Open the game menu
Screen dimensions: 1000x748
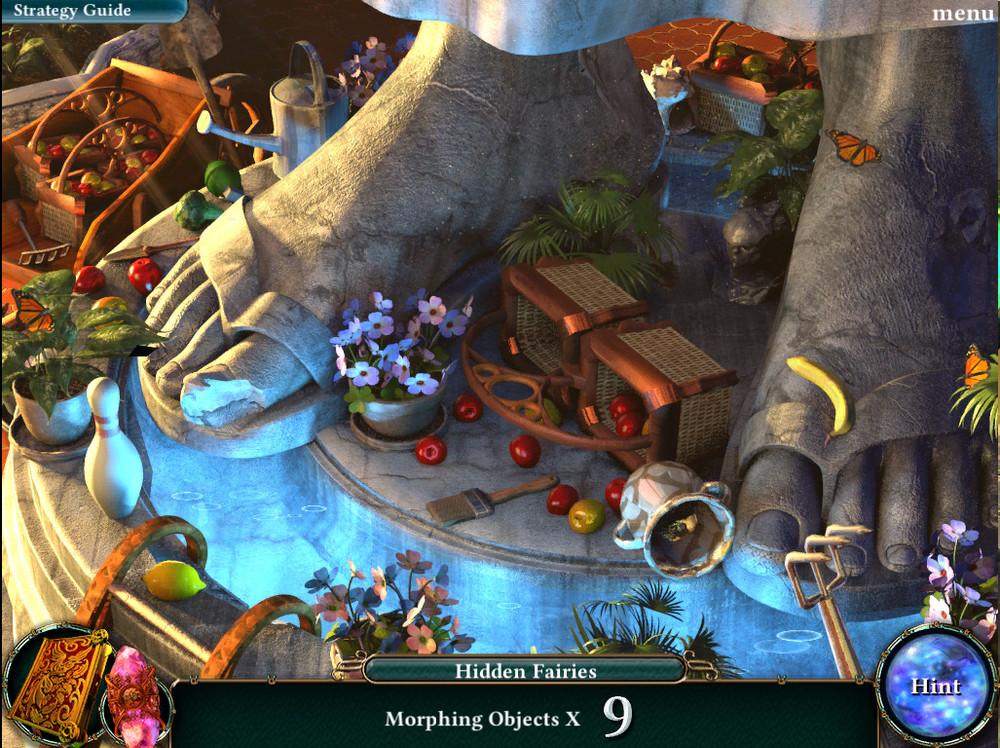pos(962,13)
